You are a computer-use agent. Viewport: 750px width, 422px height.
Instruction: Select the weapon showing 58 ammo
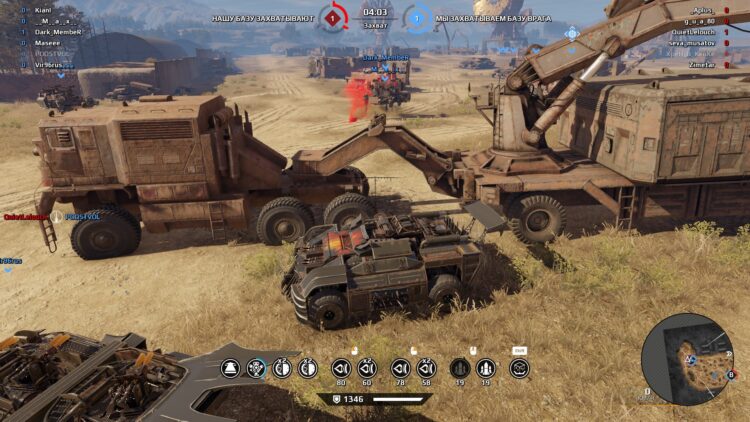(x=427, y=368)
